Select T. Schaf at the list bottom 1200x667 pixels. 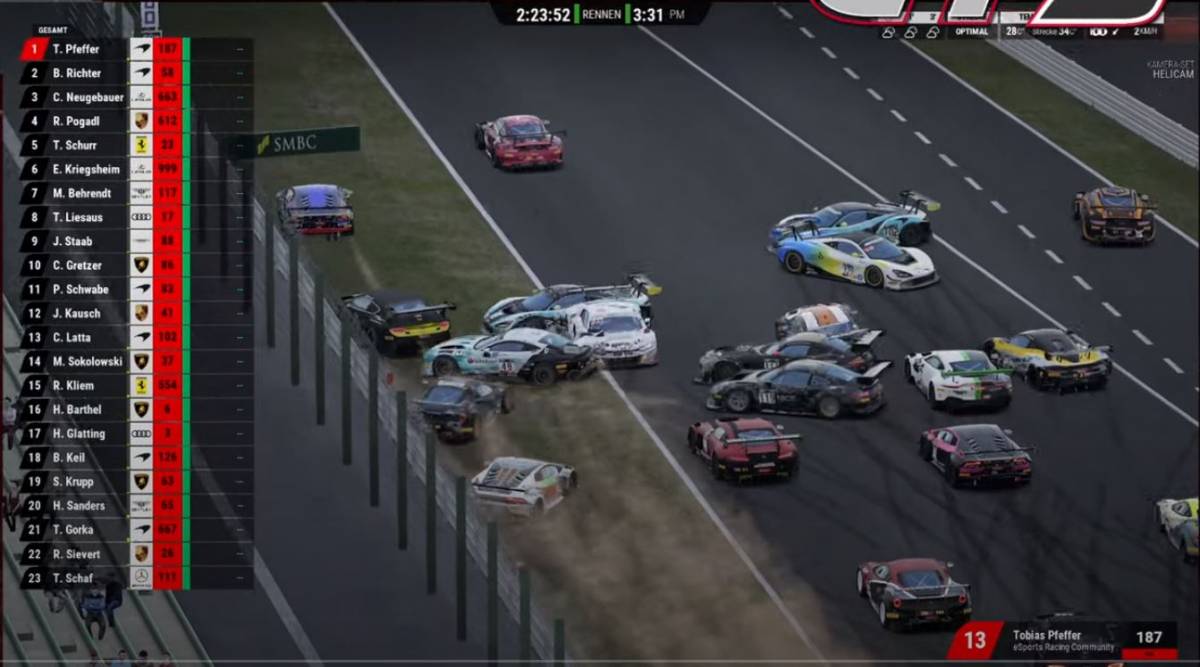(x=73, y=577)
